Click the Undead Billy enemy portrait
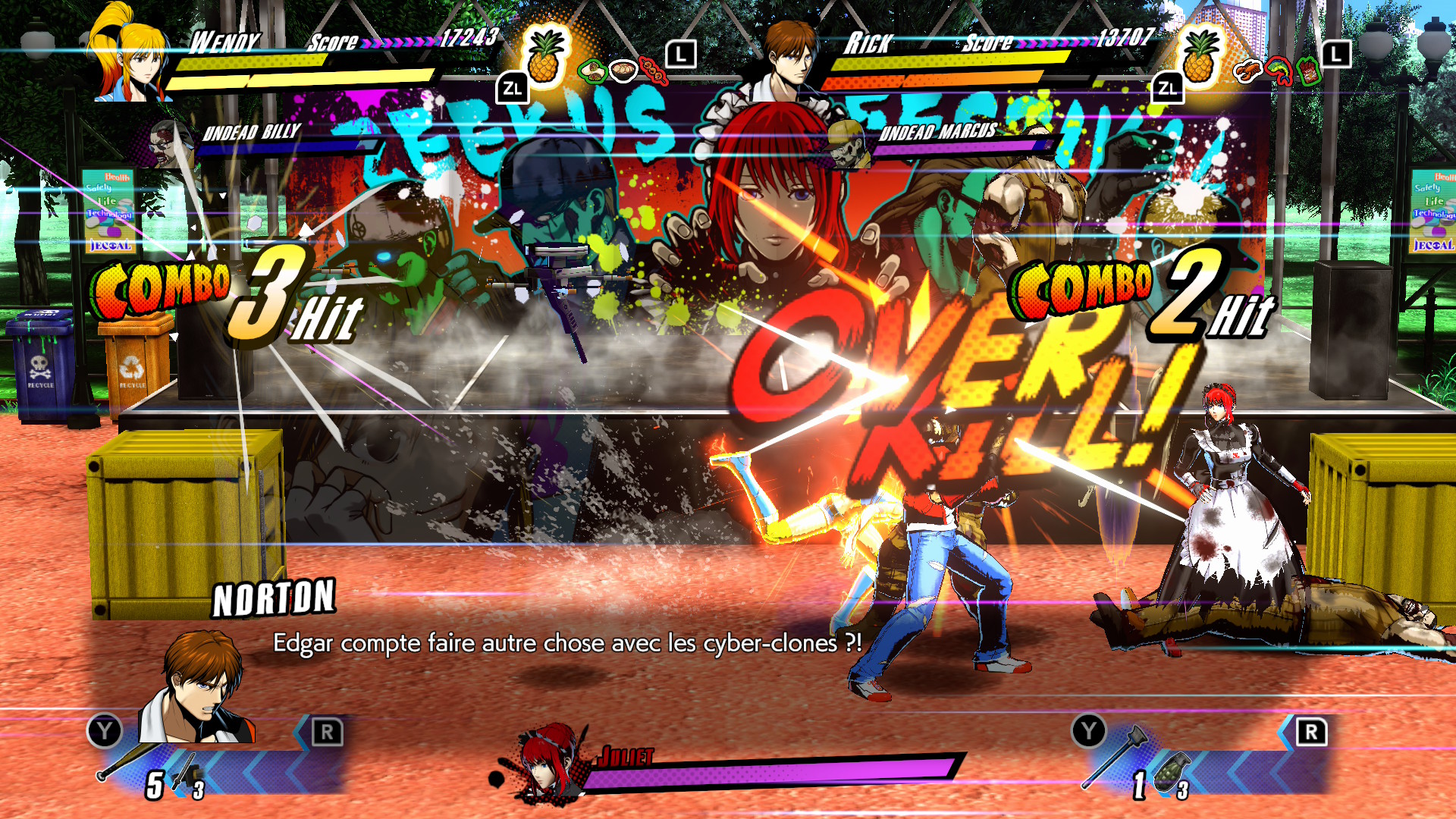The height and width of the screenshot is (819, 1456). [170, 141]
